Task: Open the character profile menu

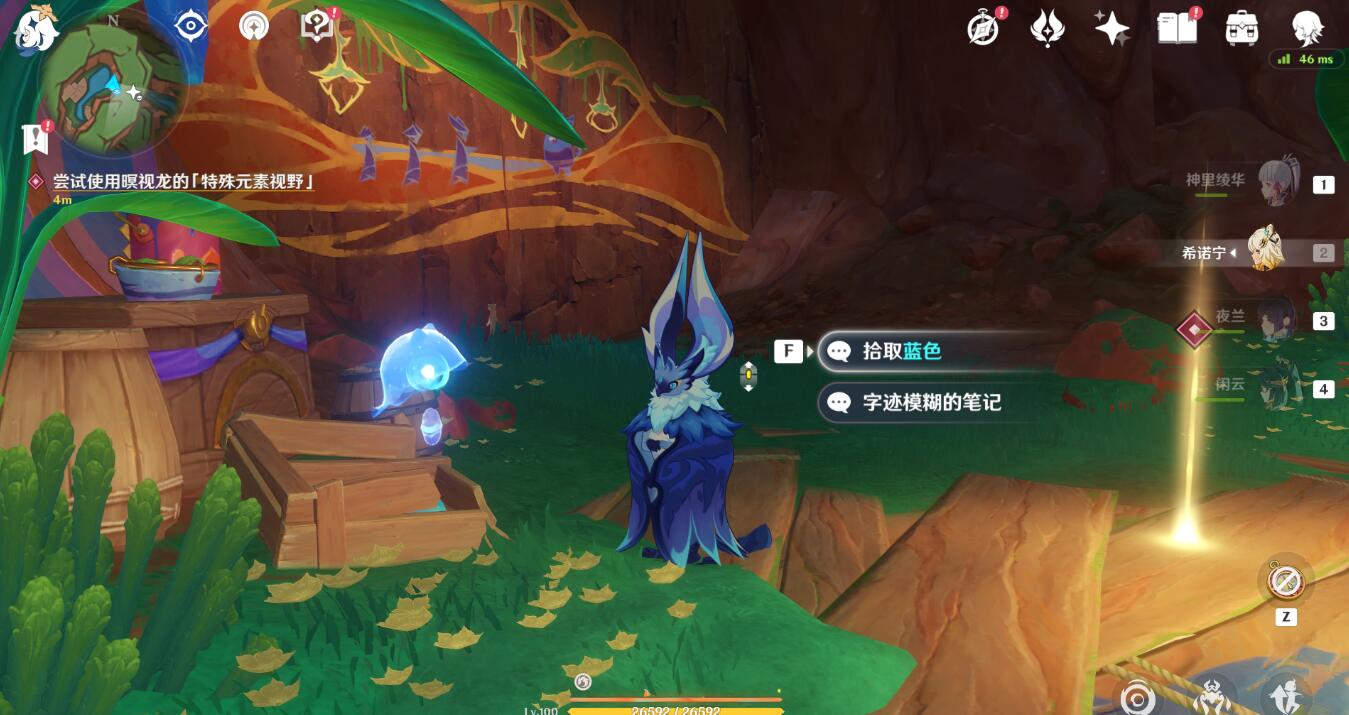Action: coord(1307,28)
